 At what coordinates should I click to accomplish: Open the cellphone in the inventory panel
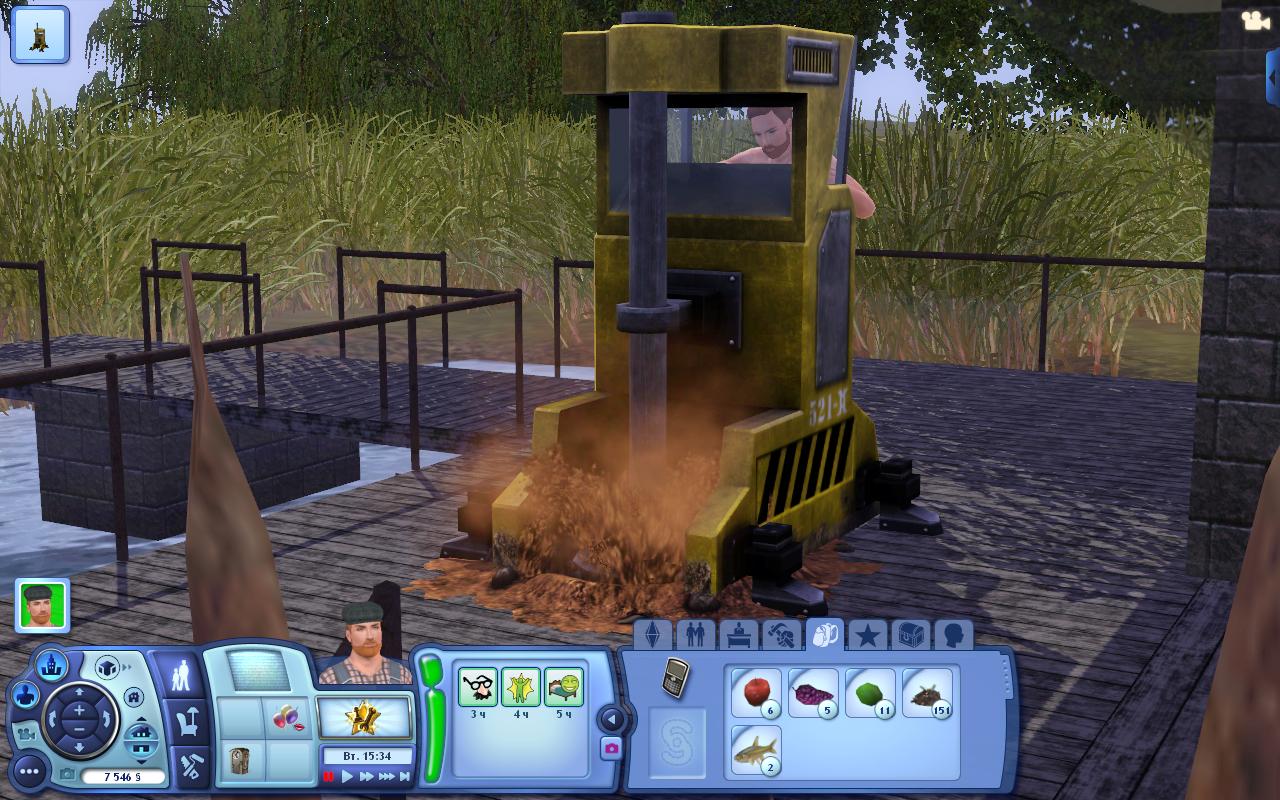676,677
